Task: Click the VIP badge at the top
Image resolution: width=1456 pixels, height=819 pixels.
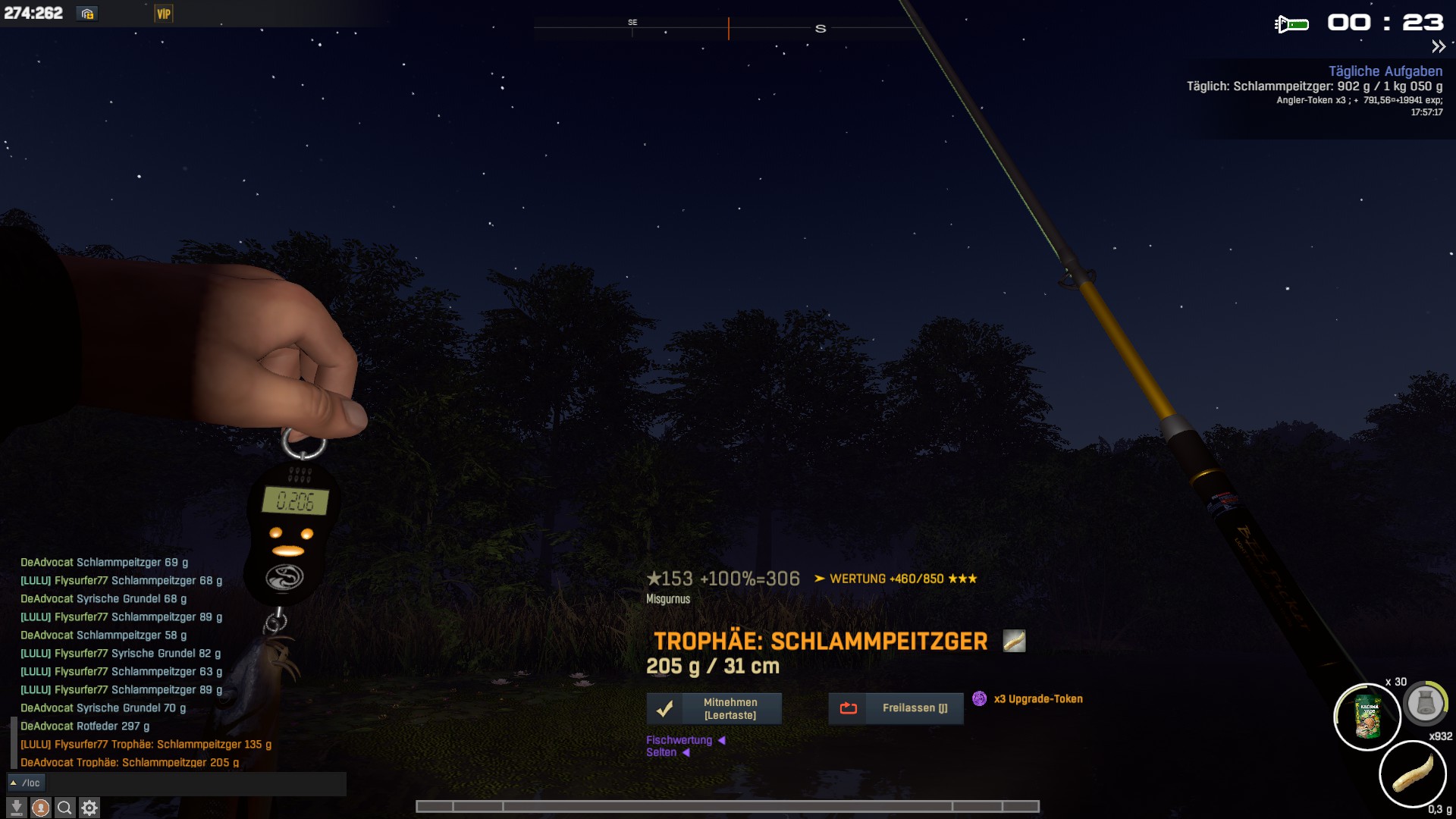Action: click(x=164, y=14)
